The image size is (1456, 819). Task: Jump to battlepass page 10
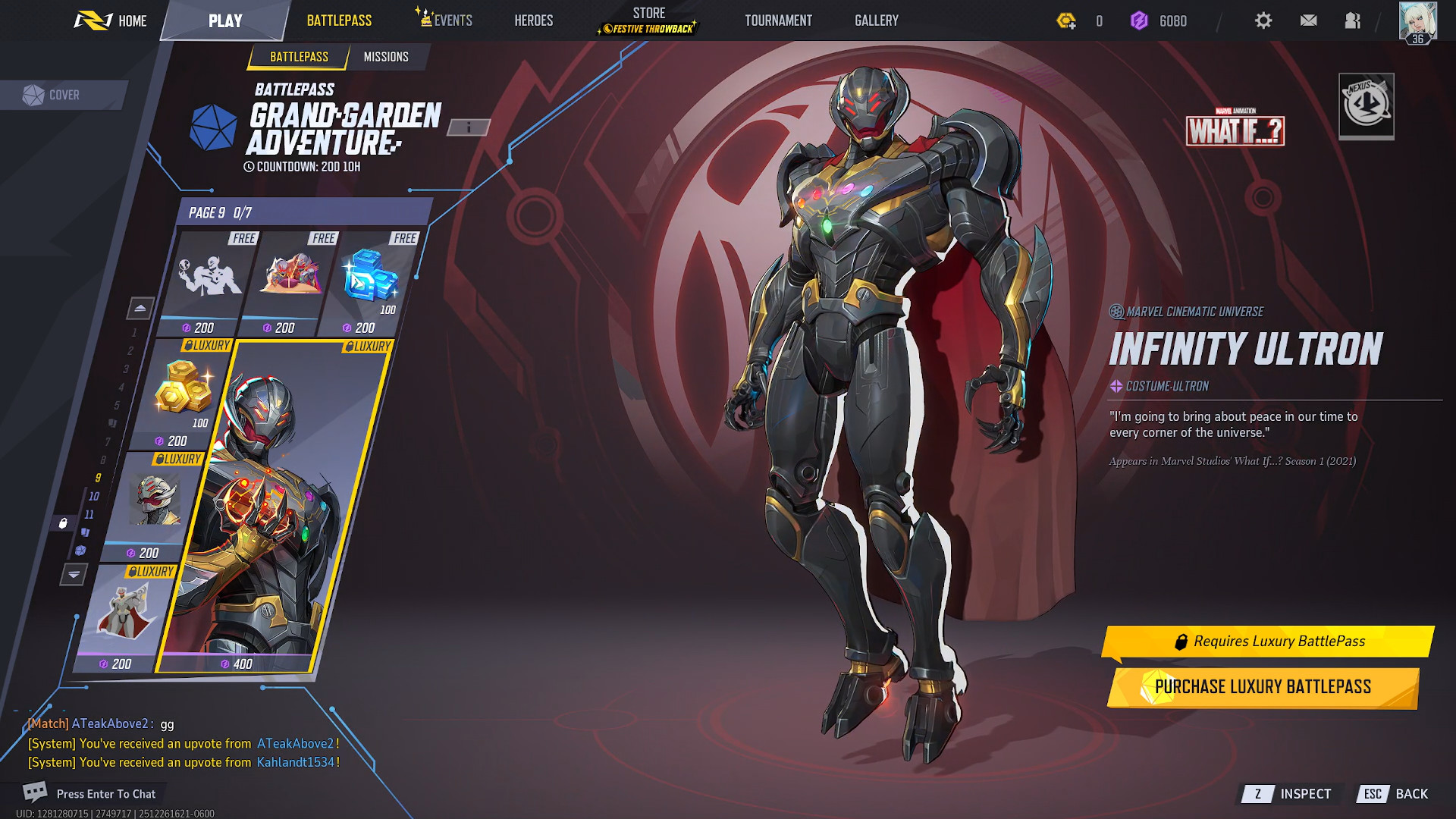(94, 496)
